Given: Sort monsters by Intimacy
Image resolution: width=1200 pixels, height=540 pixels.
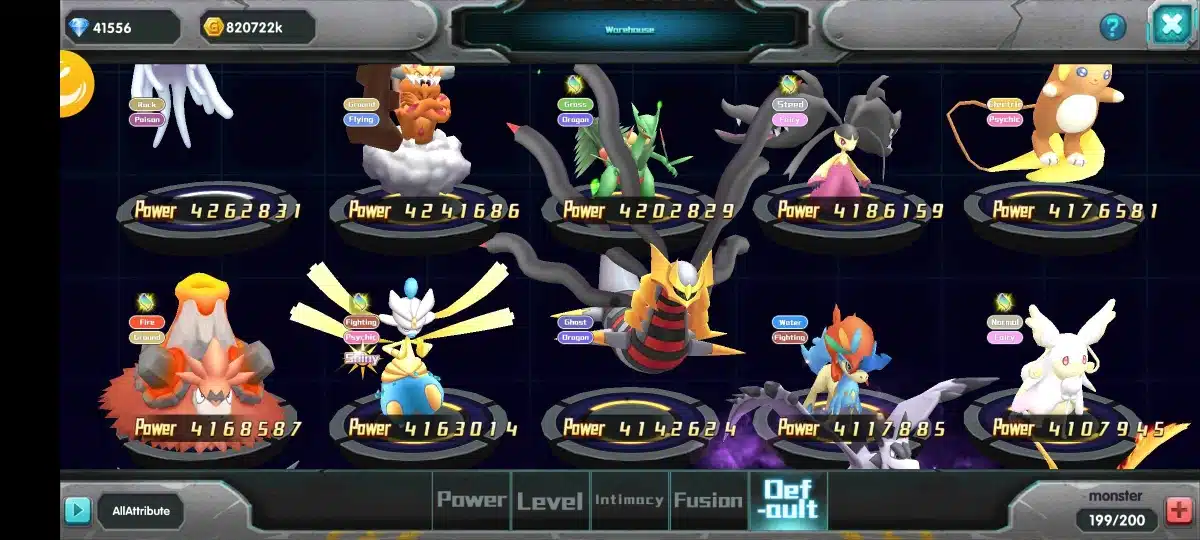Looking at the screenshot, I should [x=629, y=500].
